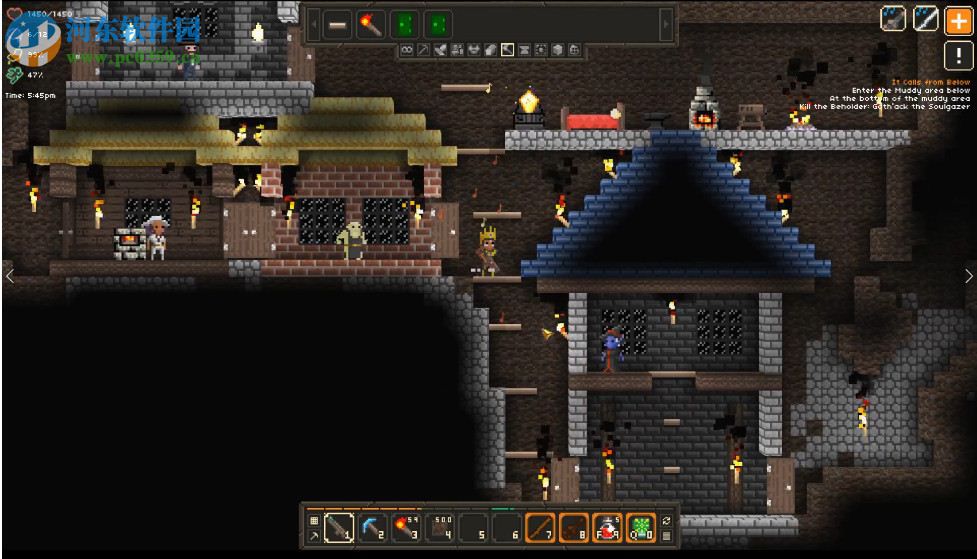Open the inventory grid button

tap(313, 520)
